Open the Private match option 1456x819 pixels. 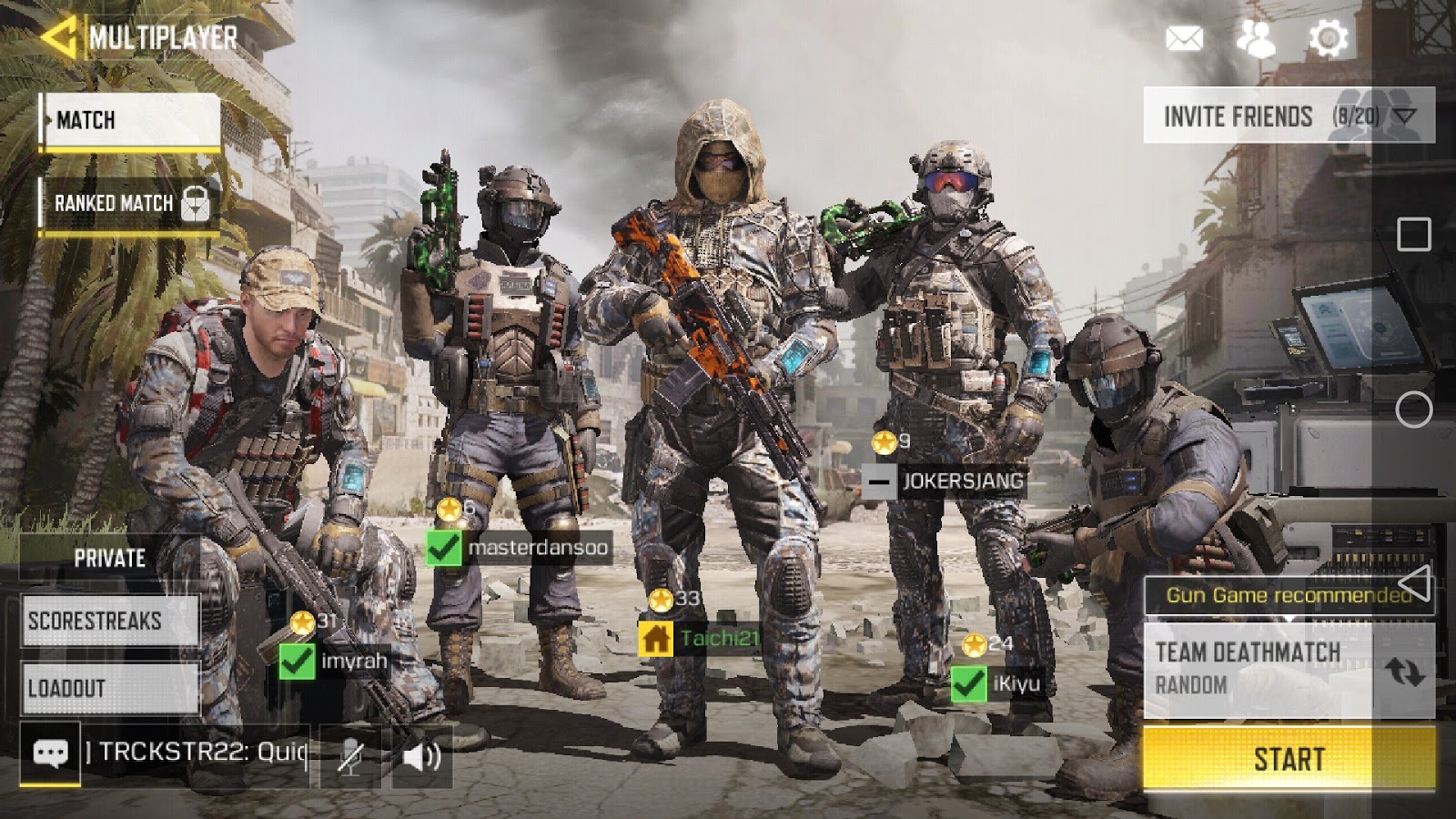tap(109, 558)
